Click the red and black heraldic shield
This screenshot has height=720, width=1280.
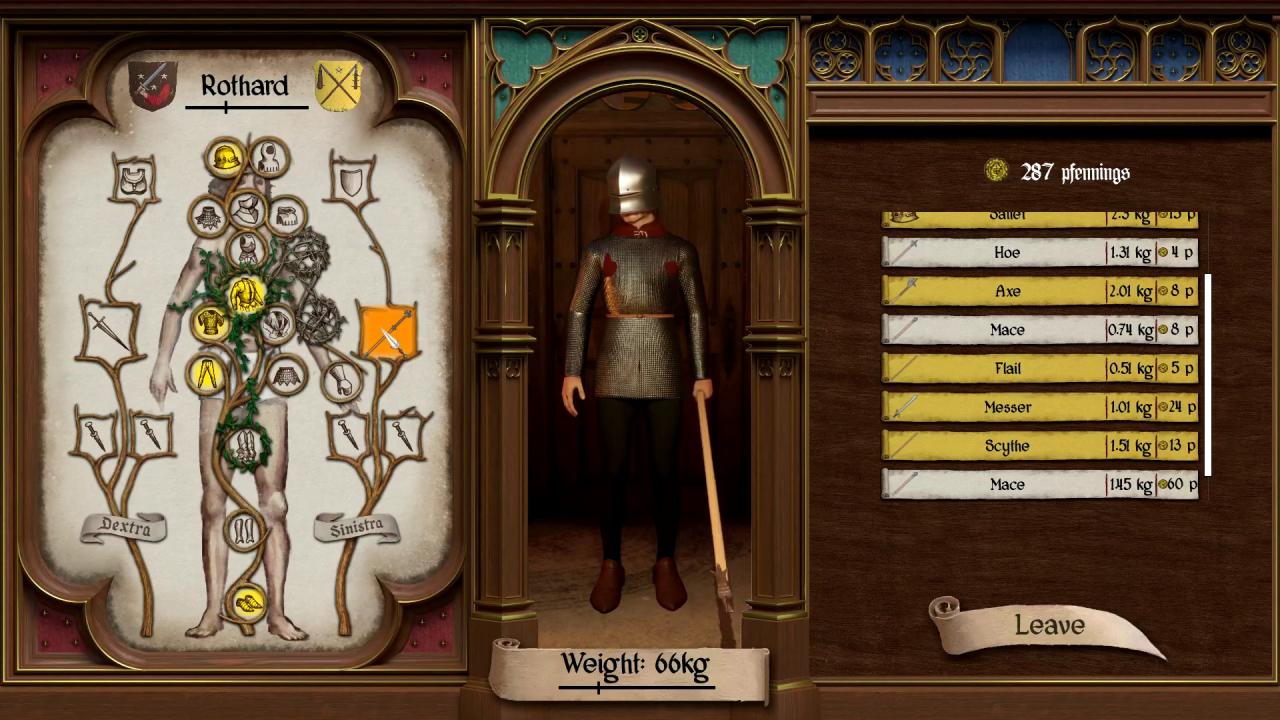tap(152, 85)
